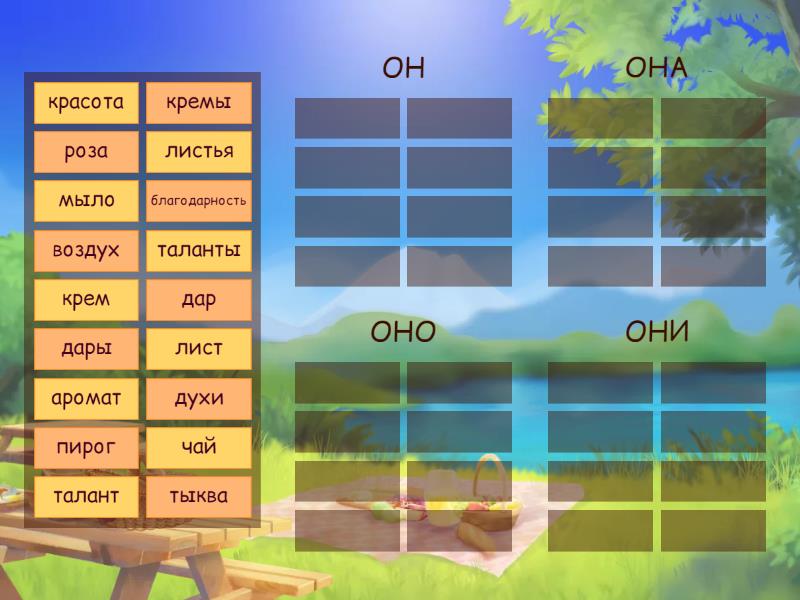Viewport: 800px width, 600px height.
Task: Click the 'тыква' word card
Action: (199, 497)
